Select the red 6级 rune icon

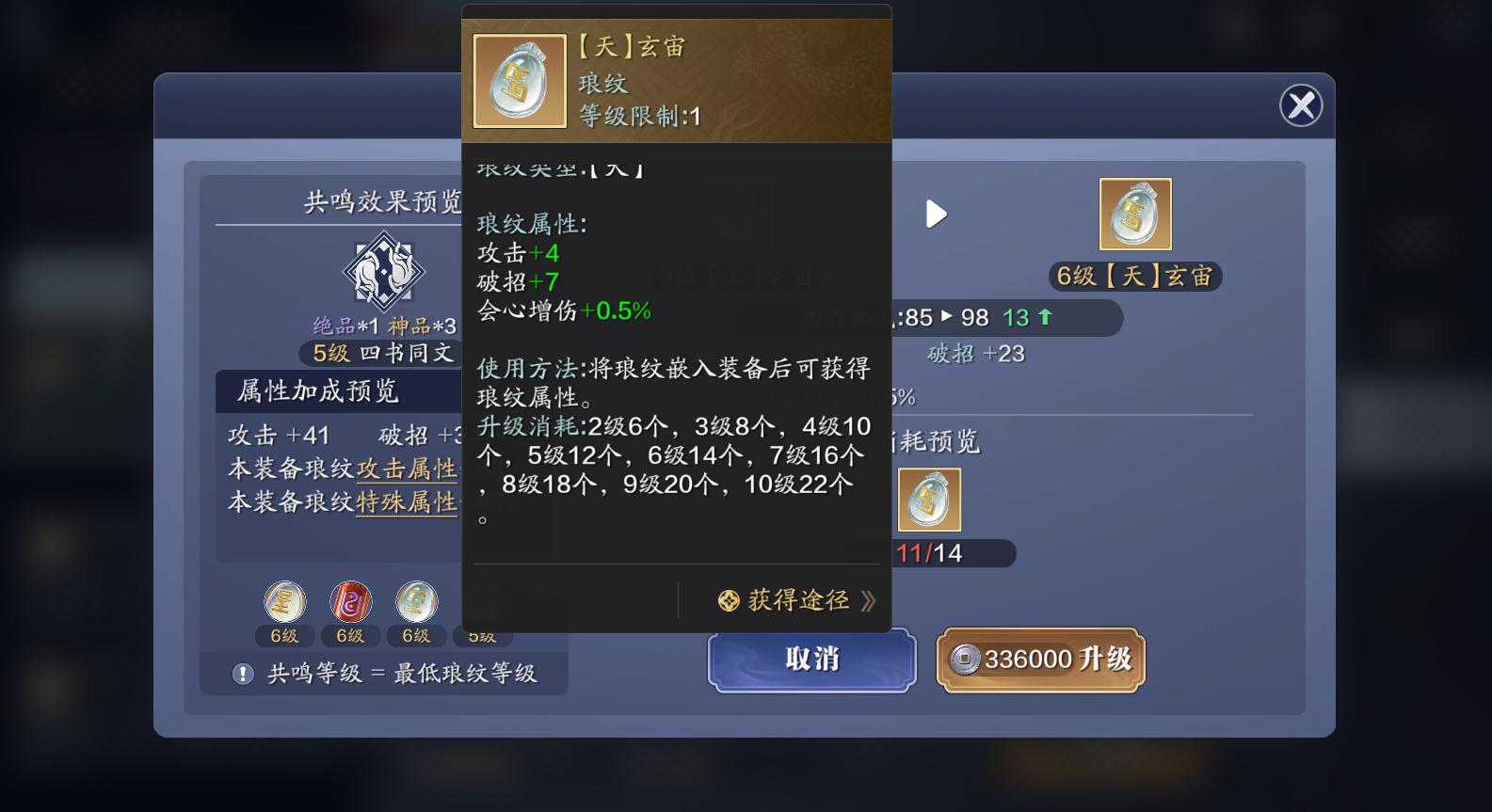tap(350, 602)
